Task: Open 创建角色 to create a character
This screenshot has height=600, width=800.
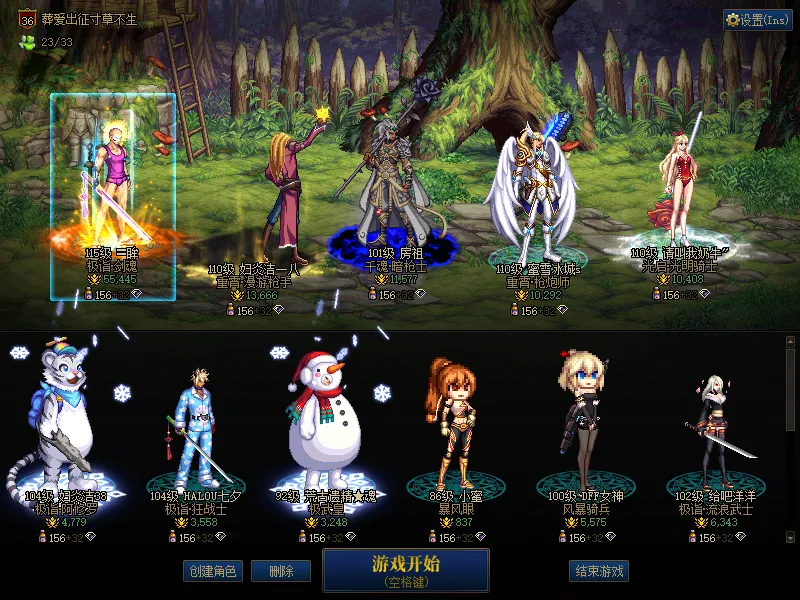Action: [x=212, y=571]
